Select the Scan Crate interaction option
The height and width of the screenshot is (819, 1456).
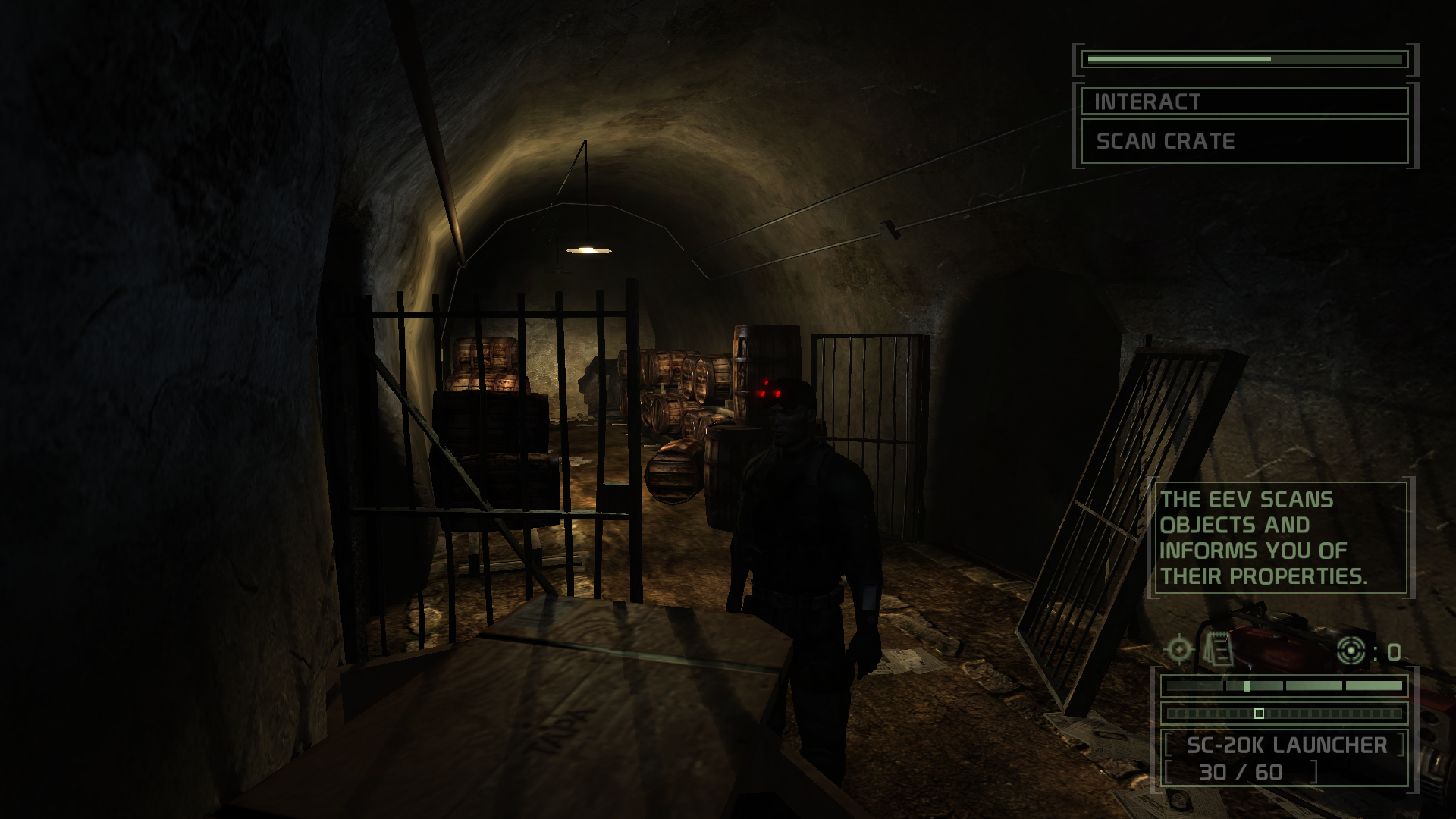(1244, 141)
